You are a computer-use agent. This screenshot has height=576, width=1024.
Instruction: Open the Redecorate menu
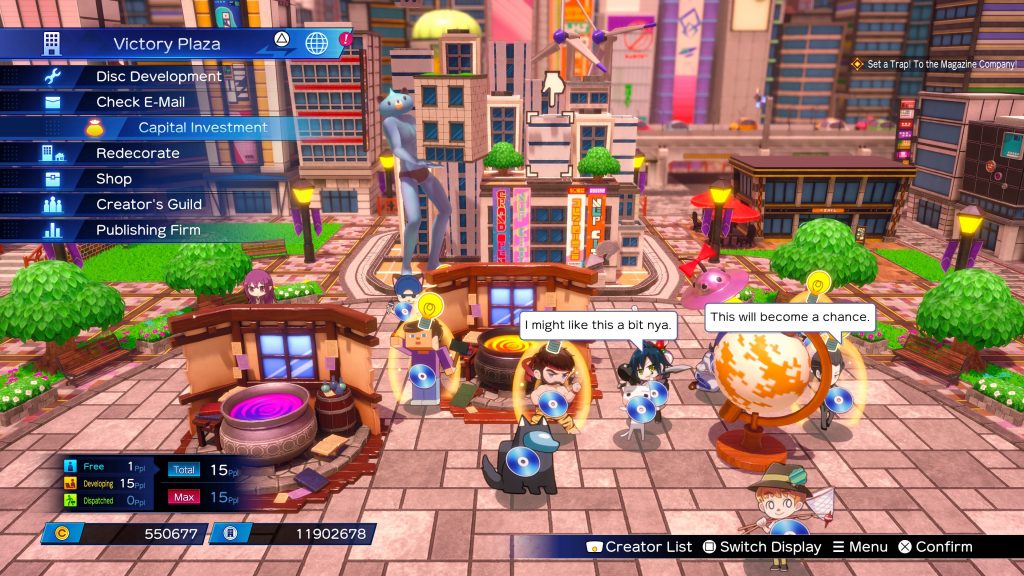coord(137,153)
